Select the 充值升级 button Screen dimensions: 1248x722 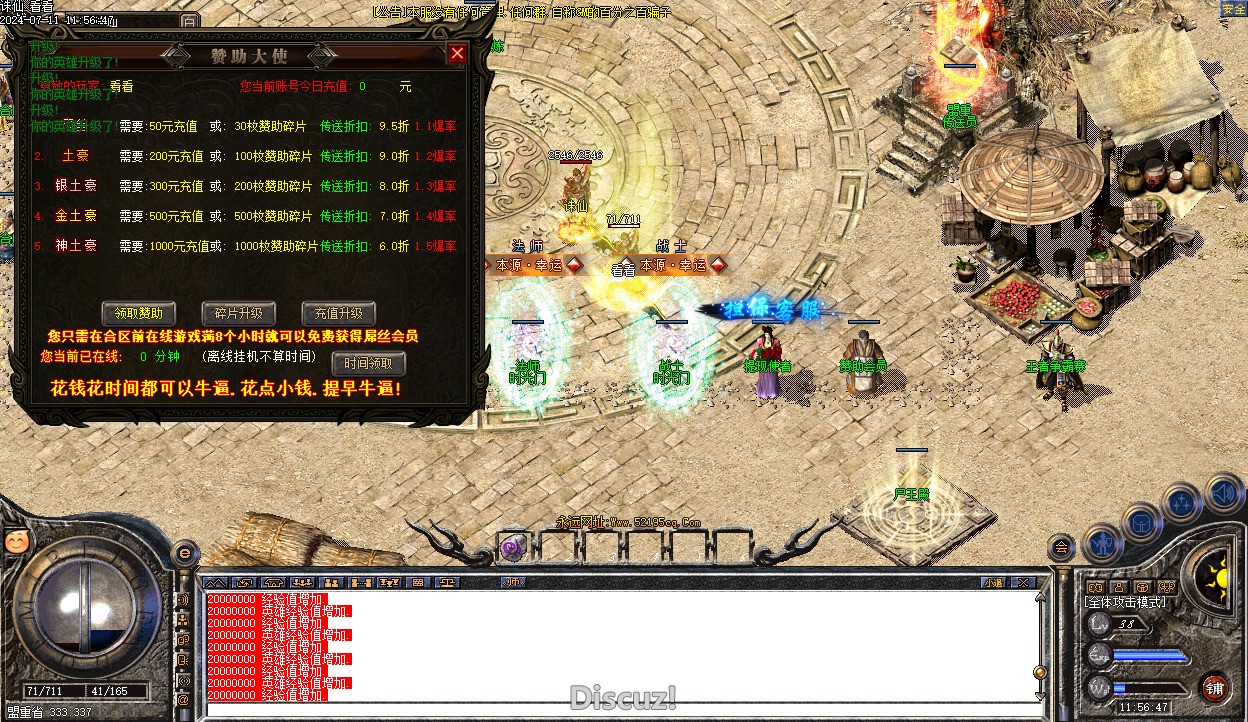pyautogui.click(x=338, y=313)
